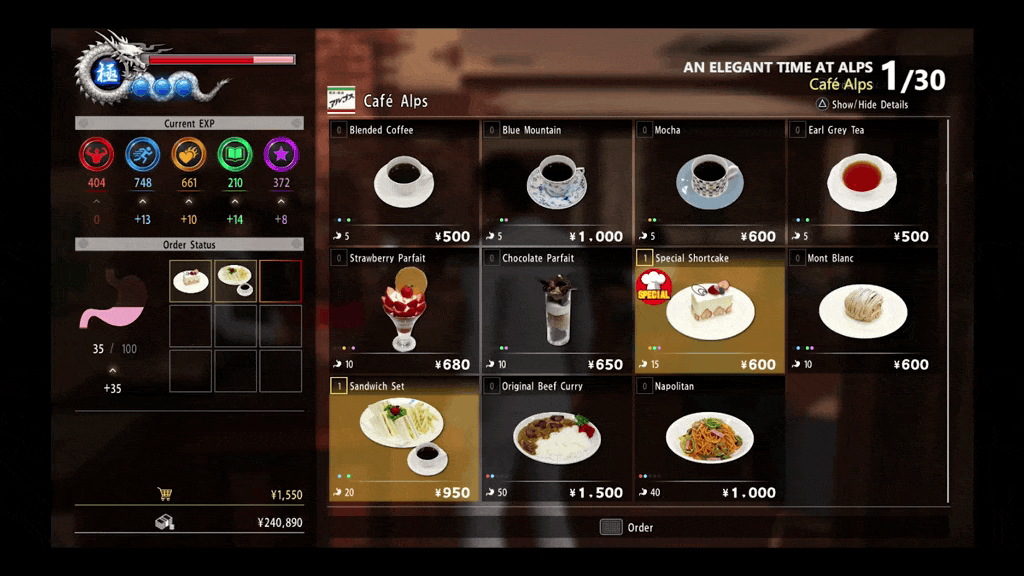Select the blue running EXP icon

coord(143,155)
